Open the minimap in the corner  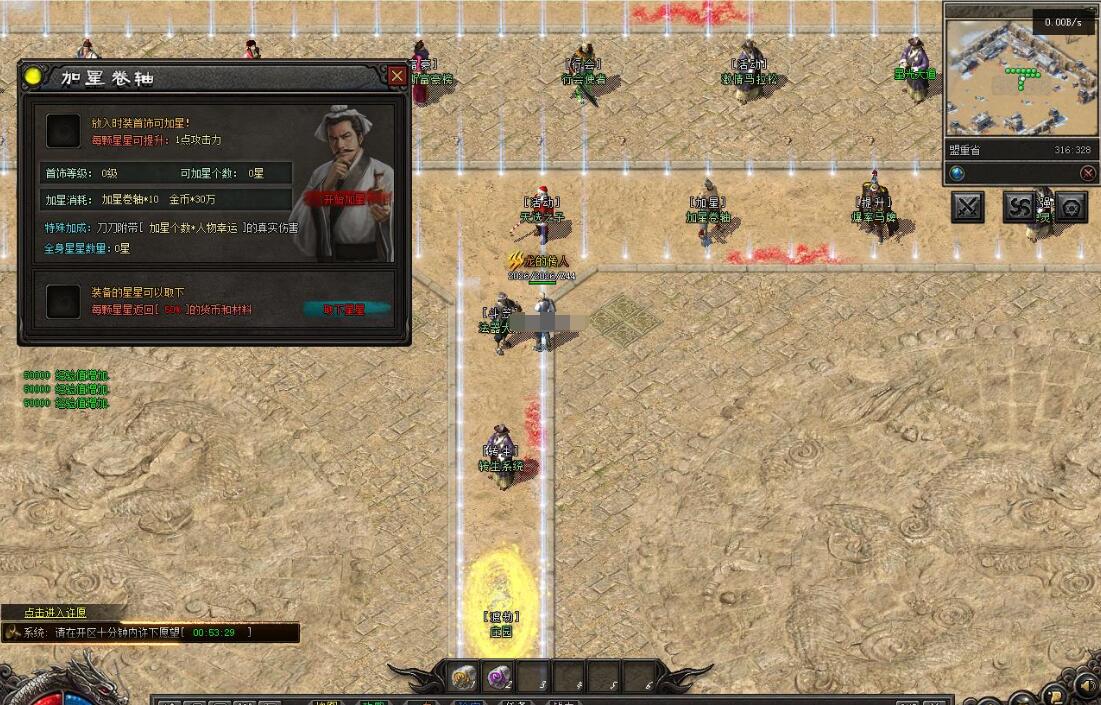tap(1020, 80)
